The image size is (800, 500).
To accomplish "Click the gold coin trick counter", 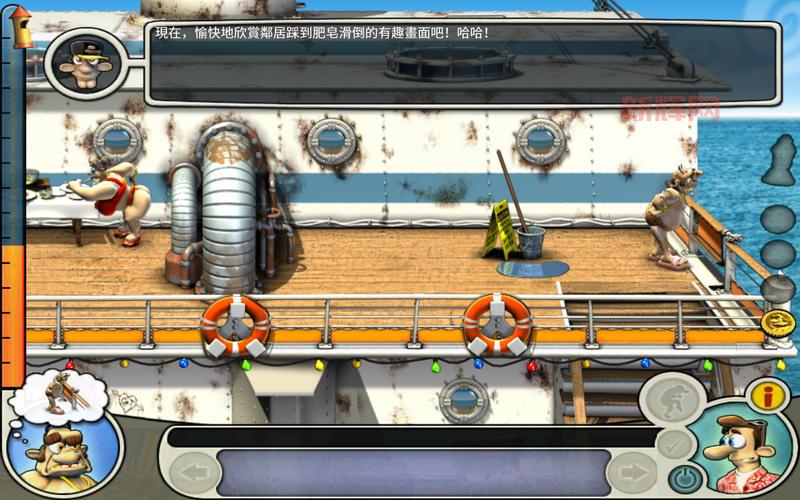I will [x=777, y=322].
